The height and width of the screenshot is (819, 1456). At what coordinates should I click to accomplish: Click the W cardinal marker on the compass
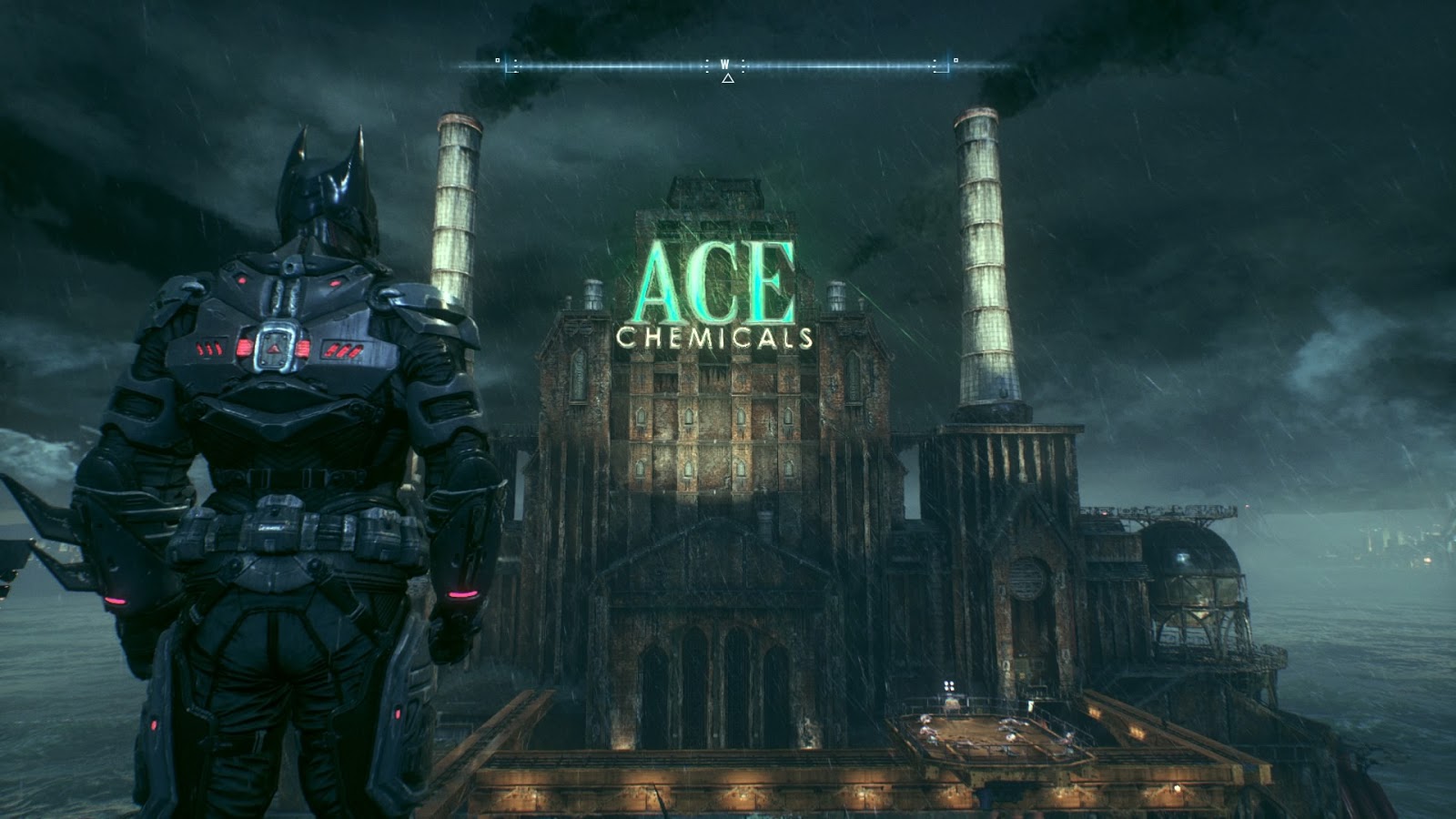724,64
